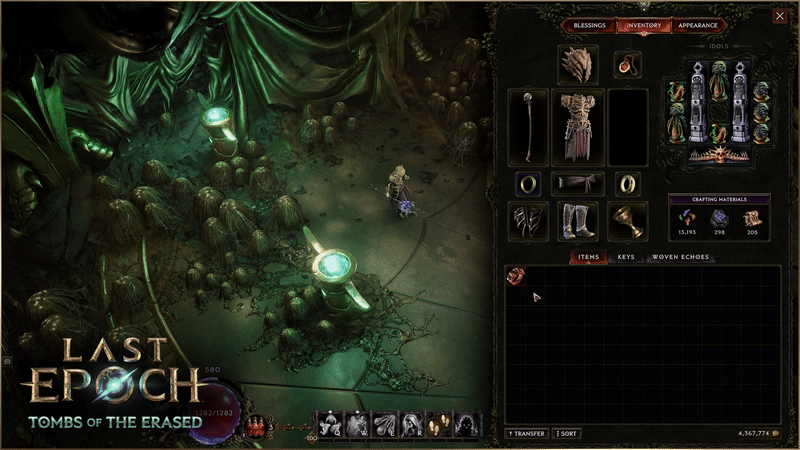Select the Items tab
Screen dimensions: 800x450
pos(588,257)
